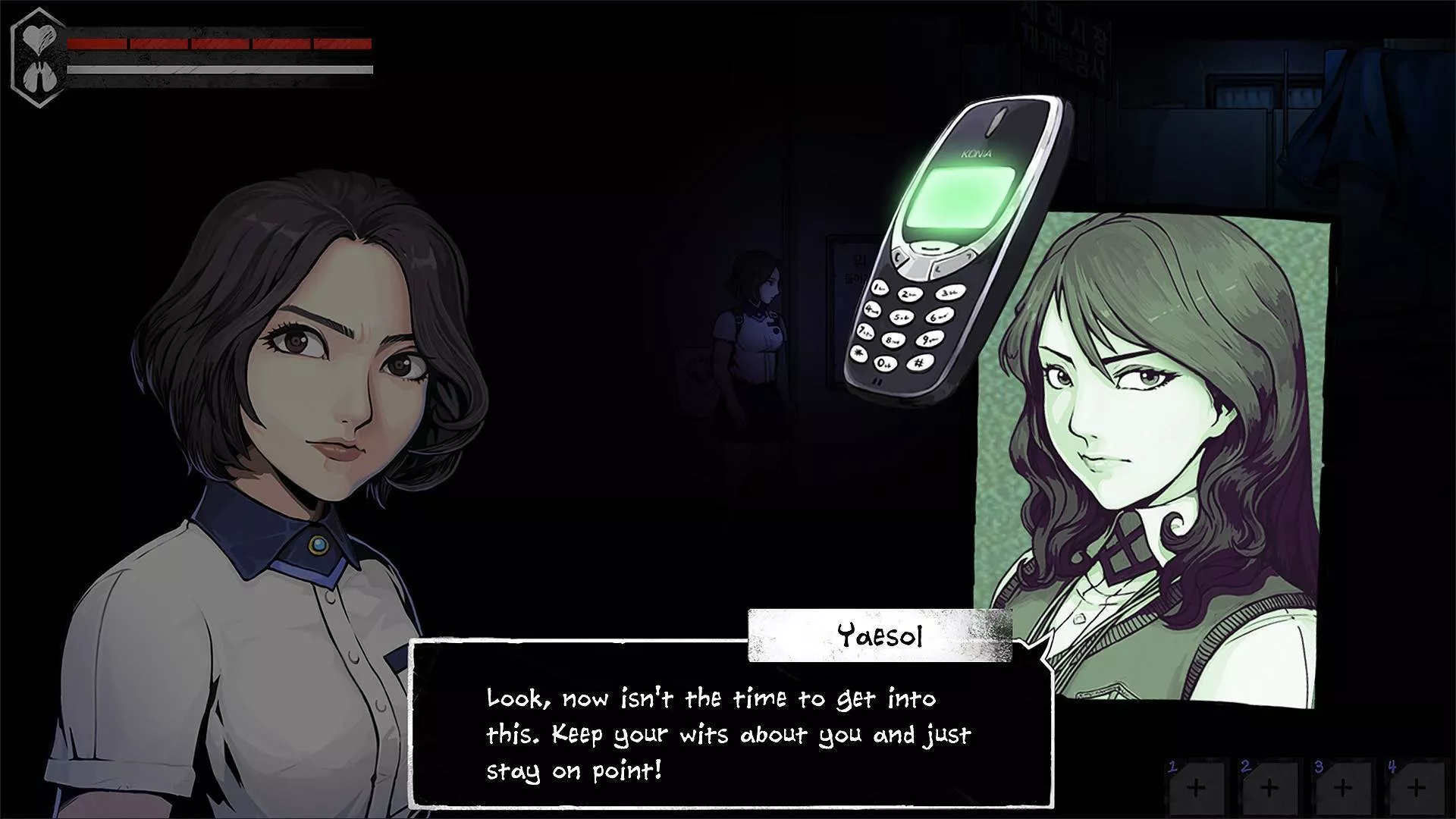Click the quick slot labeled 4

tap(1415, 787)
